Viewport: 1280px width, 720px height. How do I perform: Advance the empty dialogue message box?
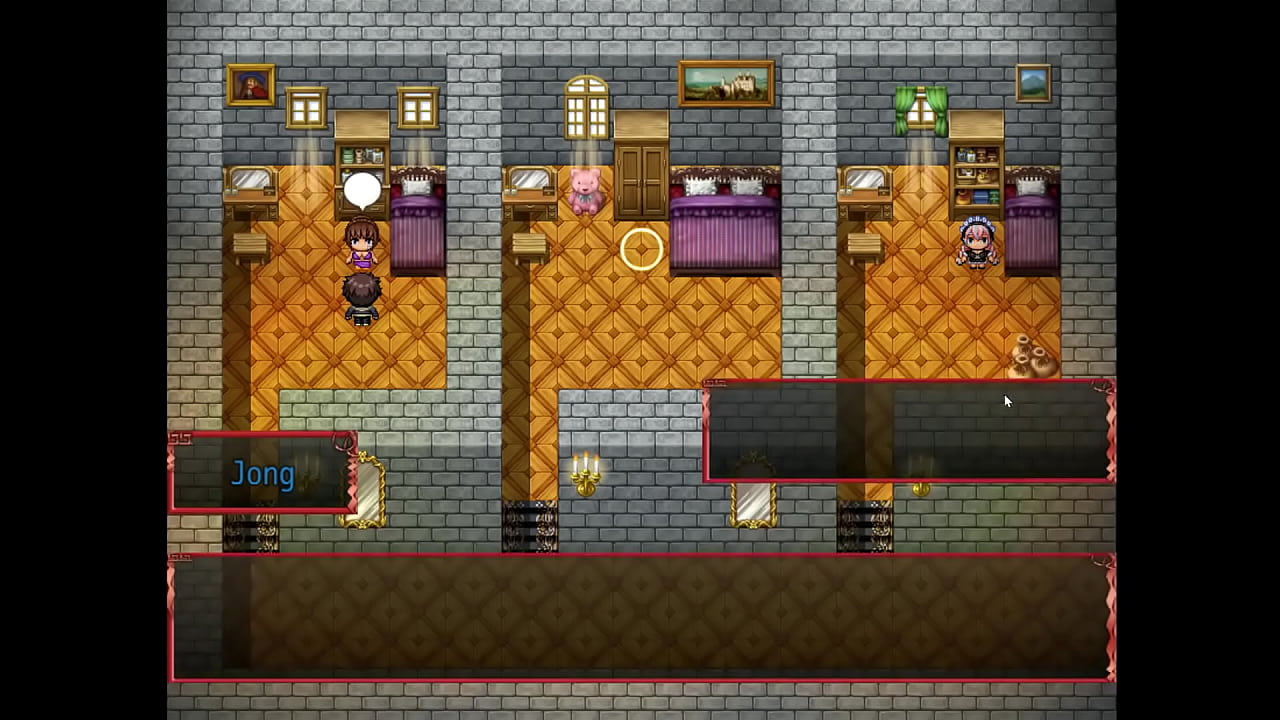point(641,617)
